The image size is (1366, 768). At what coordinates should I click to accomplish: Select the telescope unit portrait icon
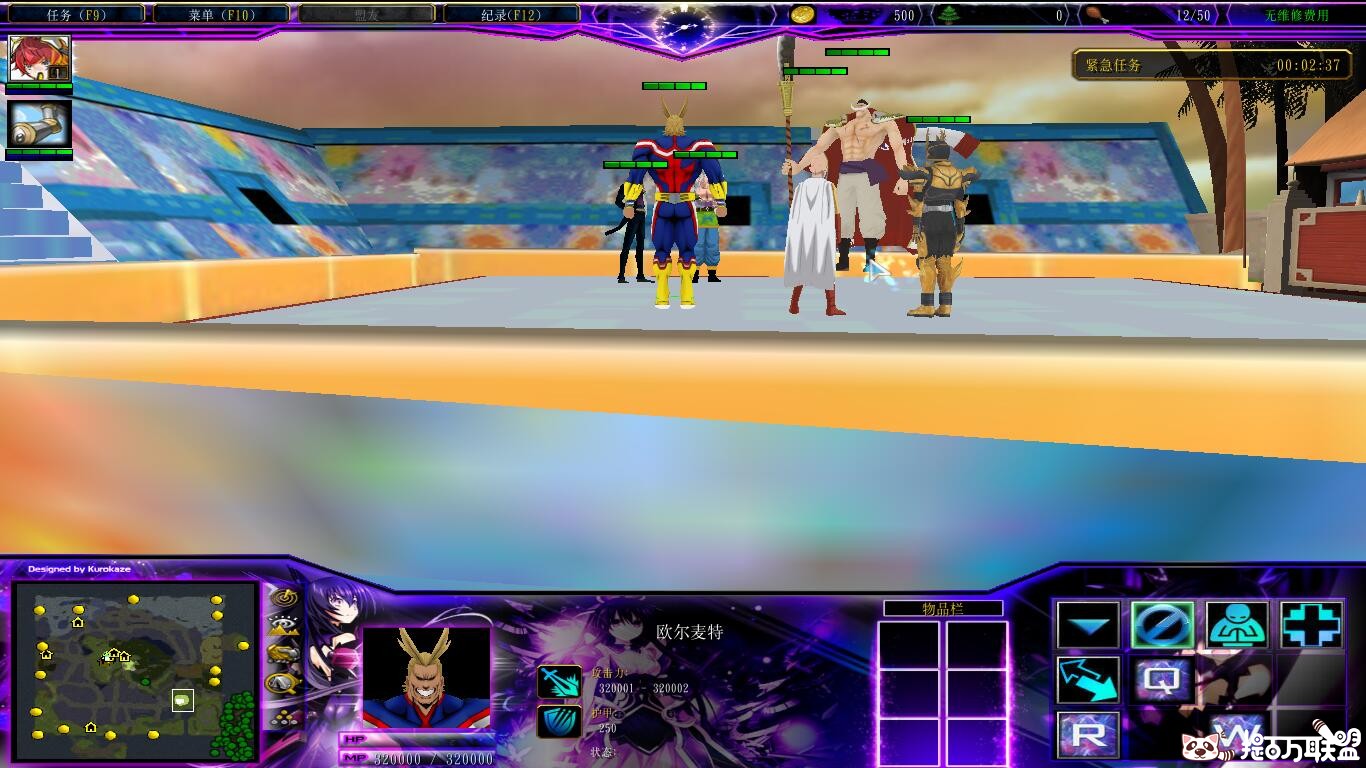39,124
